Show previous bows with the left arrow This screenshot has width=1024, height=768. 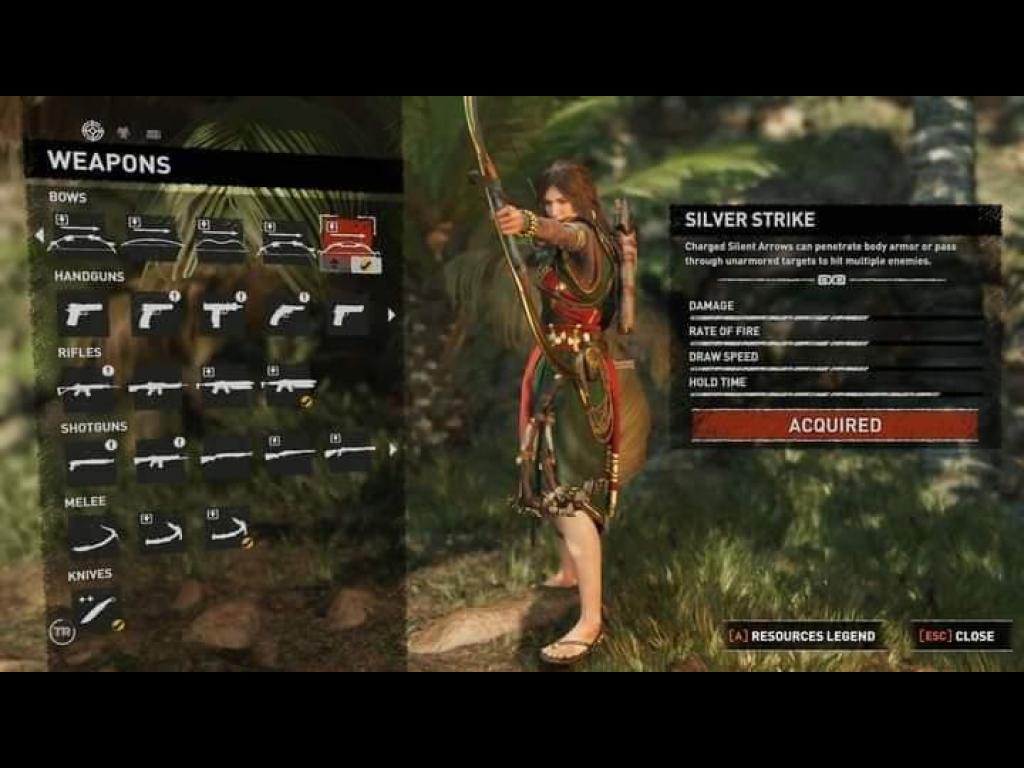click(39, 237)
